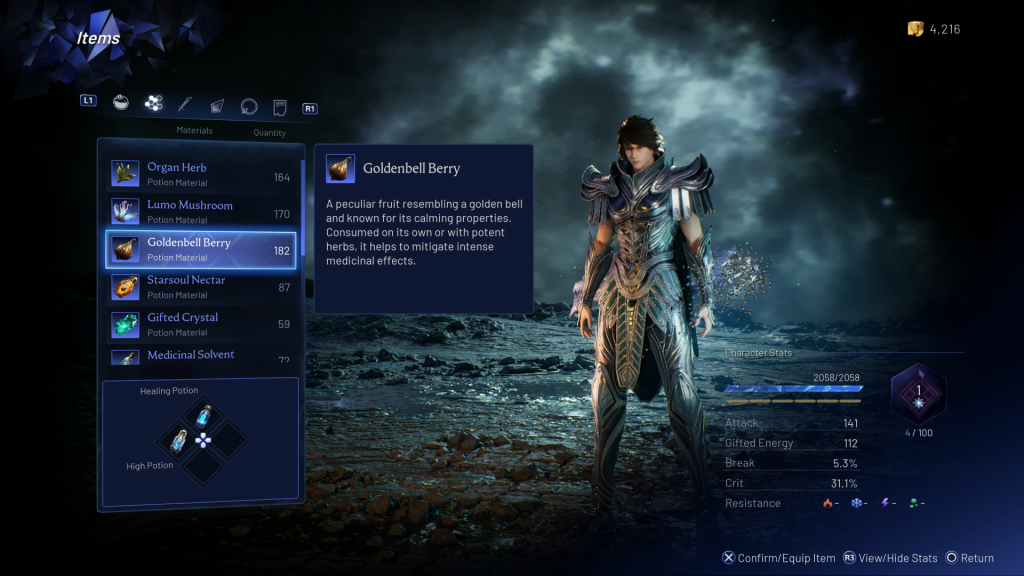Switch to the scroll document tab
Viewport: 1024px width, 576px height.
click(280, 105)
